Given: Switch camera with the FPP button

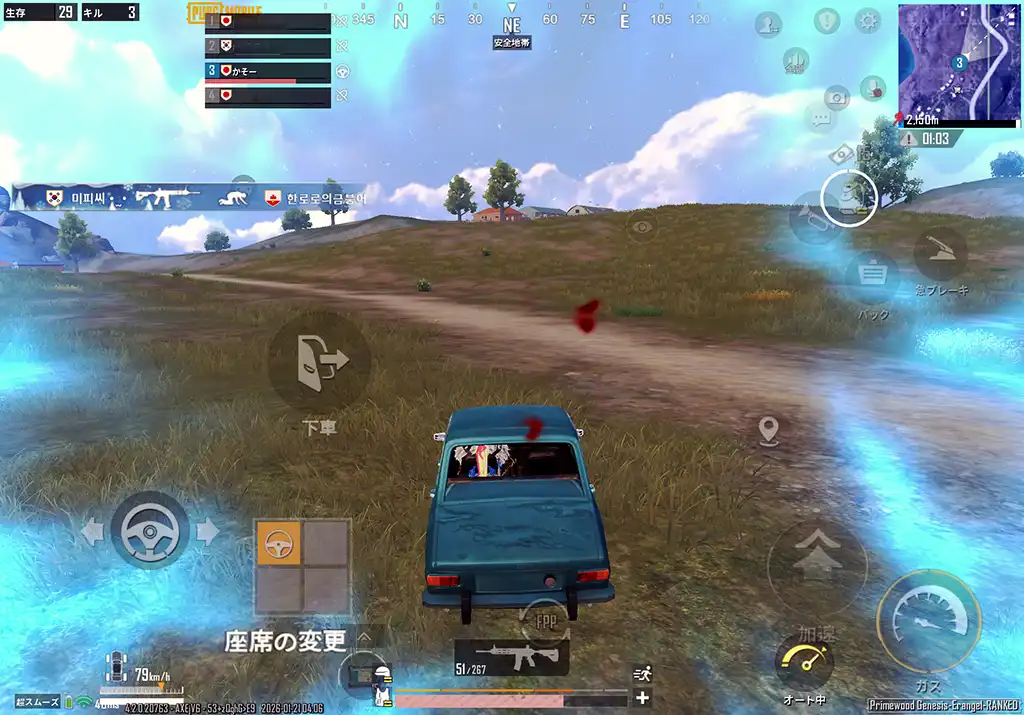Looking at the screenshot, I should click(x=544, y=621).
